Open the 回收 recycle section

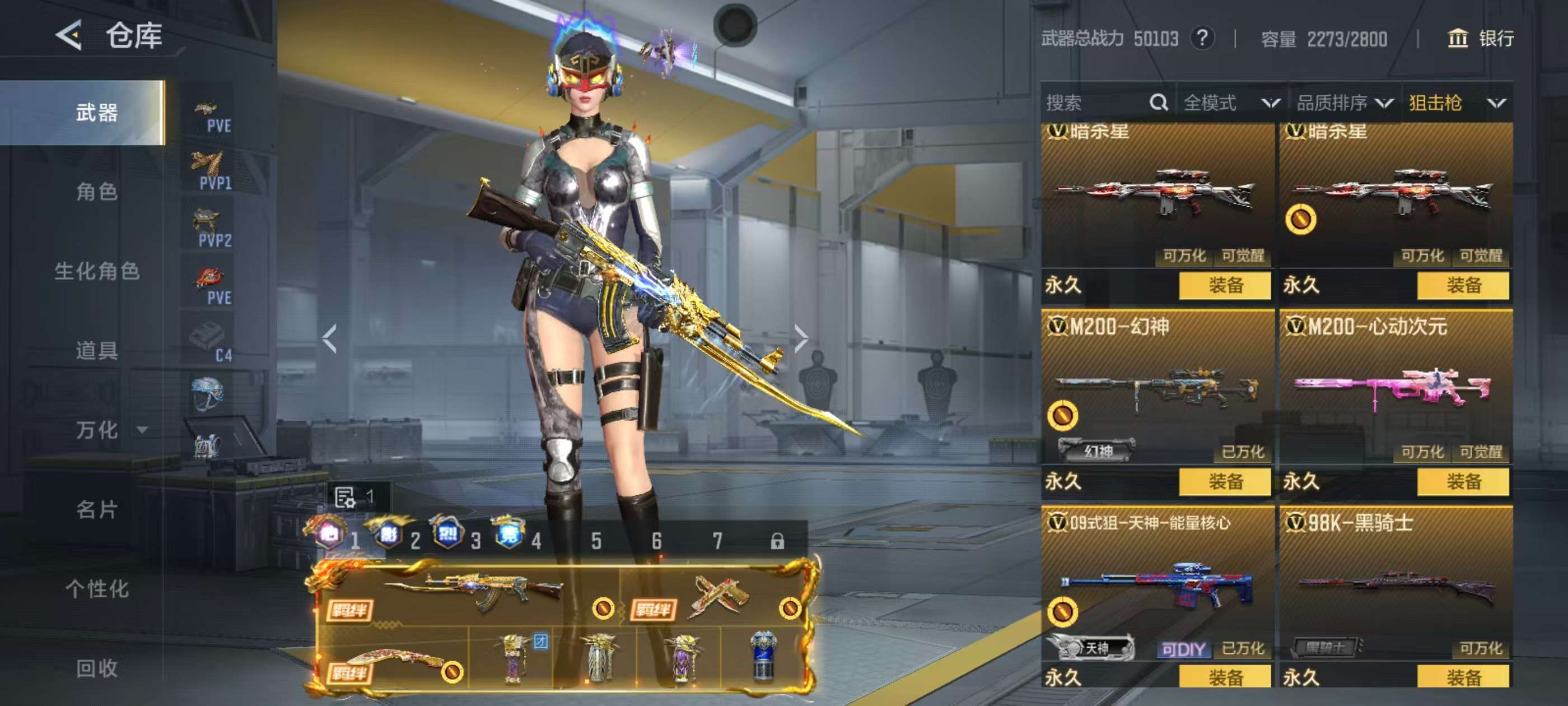97,668
